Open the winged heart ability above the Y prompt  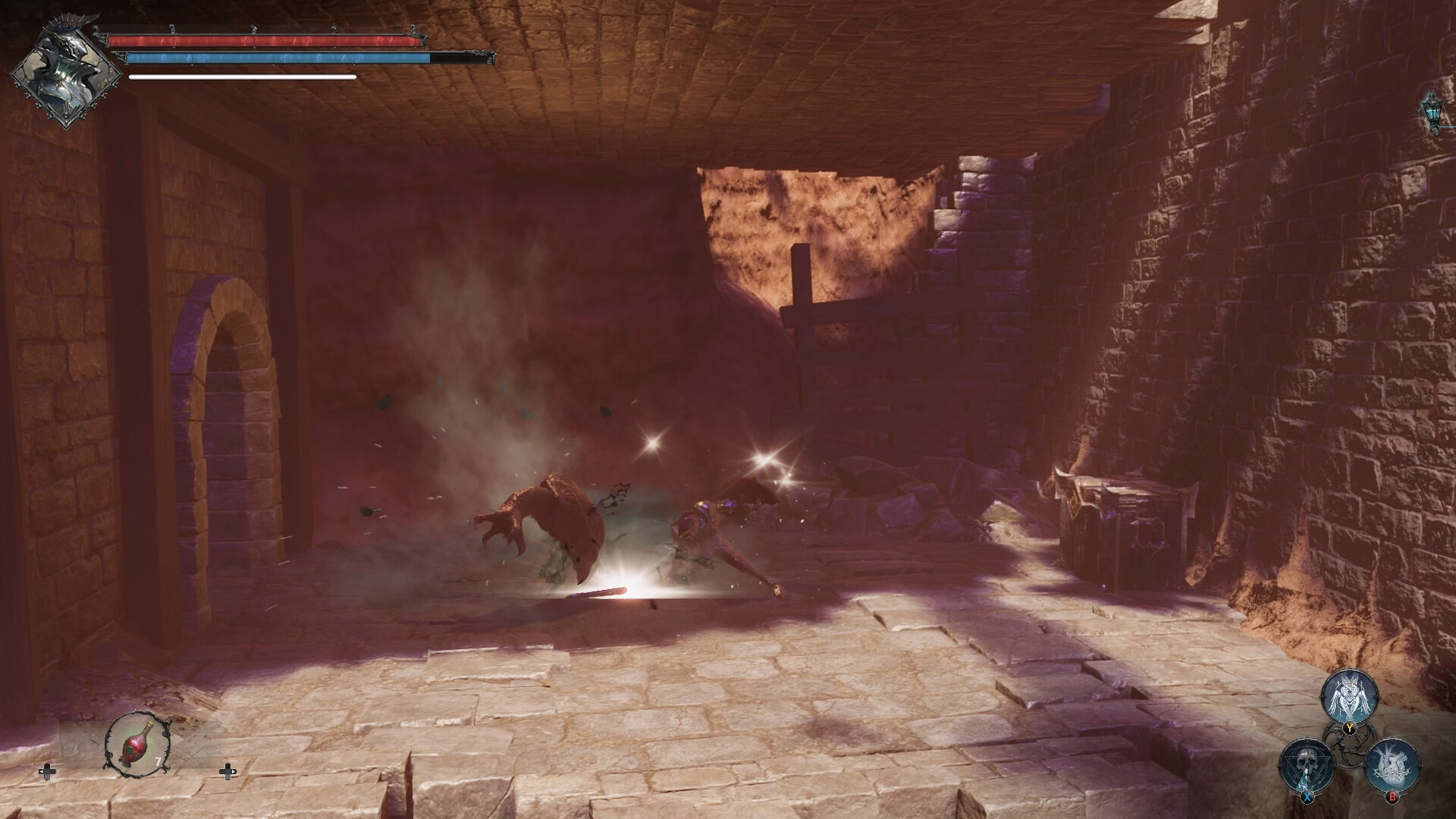[x=1350, y=694]
